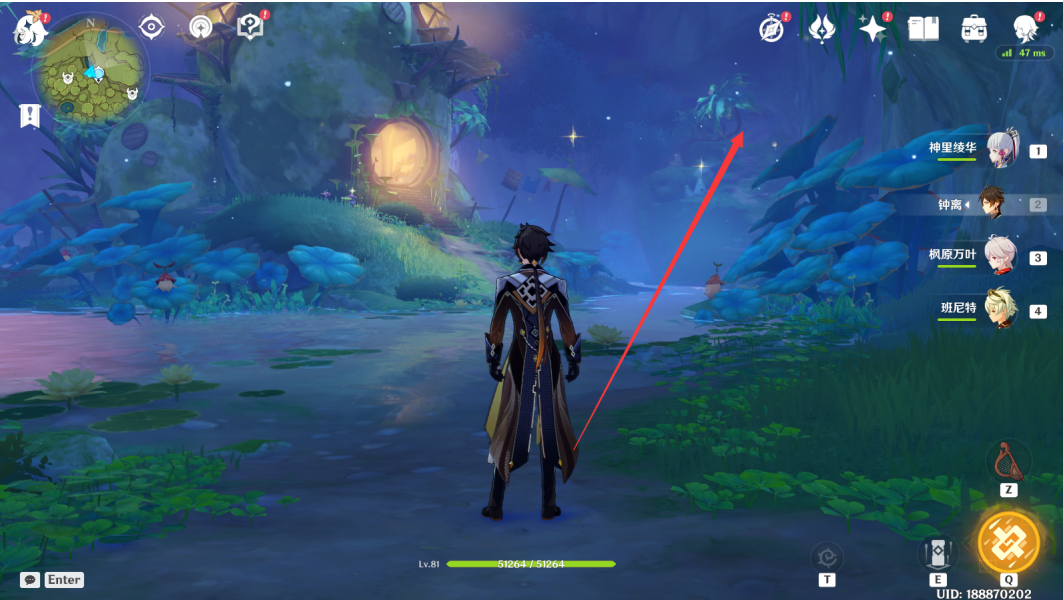Open the battle pass icon
1063x600 pixels.
[x=822, y=29]
